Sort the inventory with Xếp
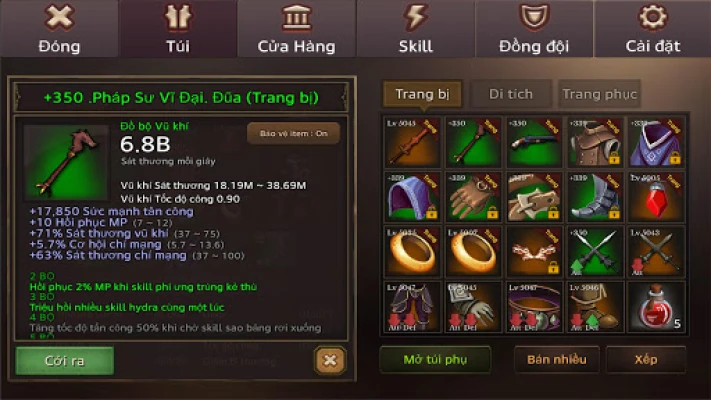 645,360
